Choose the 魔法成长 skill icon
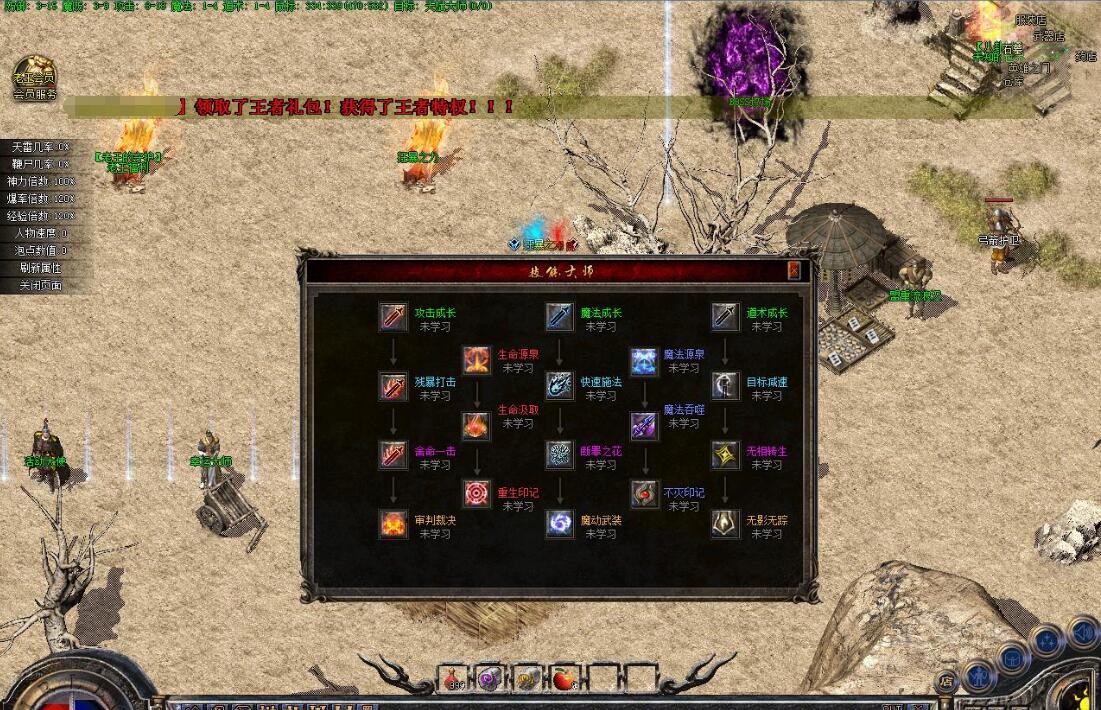The image size is (1101, 710). (559, 317)
